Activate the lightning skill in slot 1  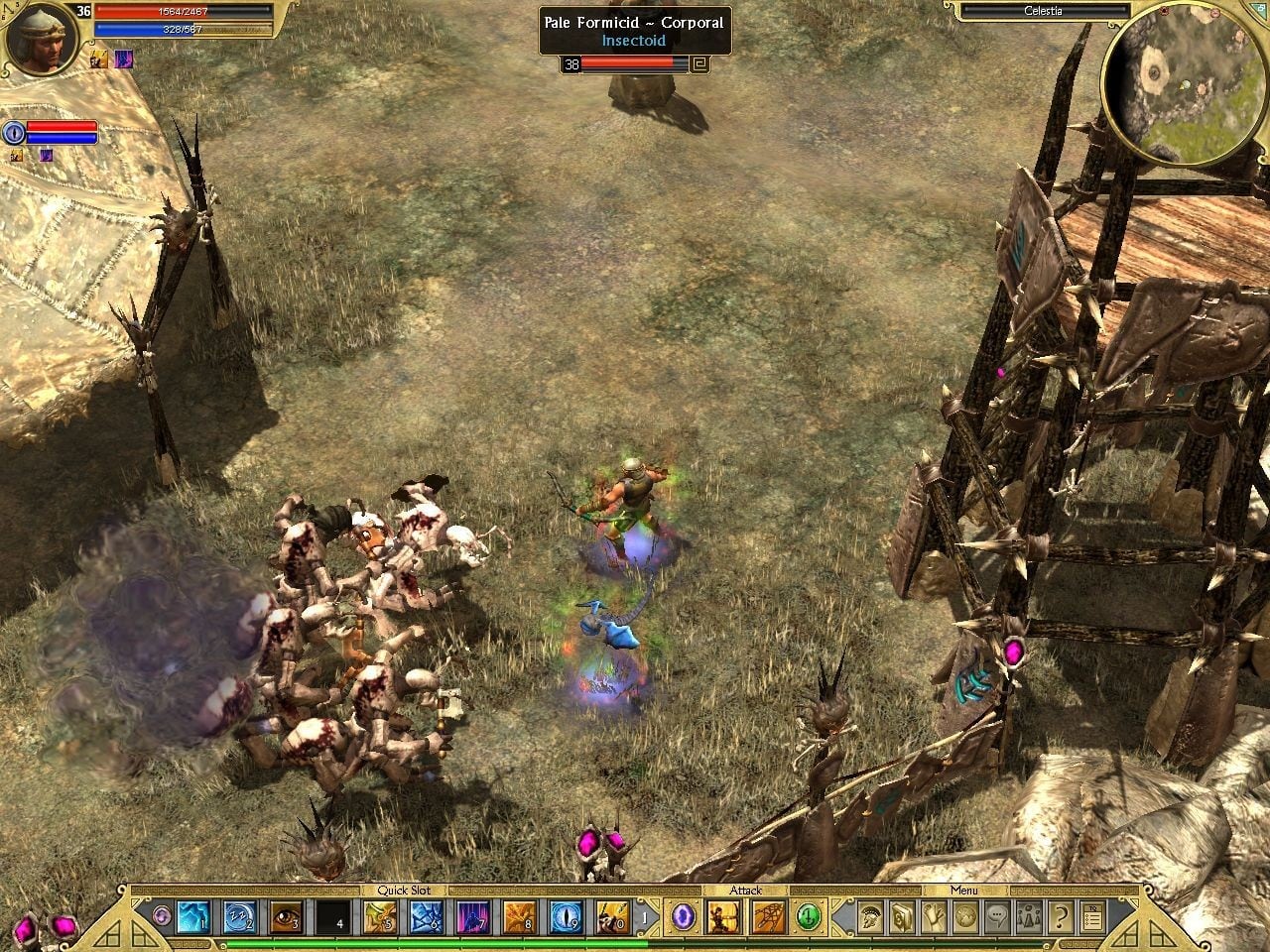click(192, 917)
